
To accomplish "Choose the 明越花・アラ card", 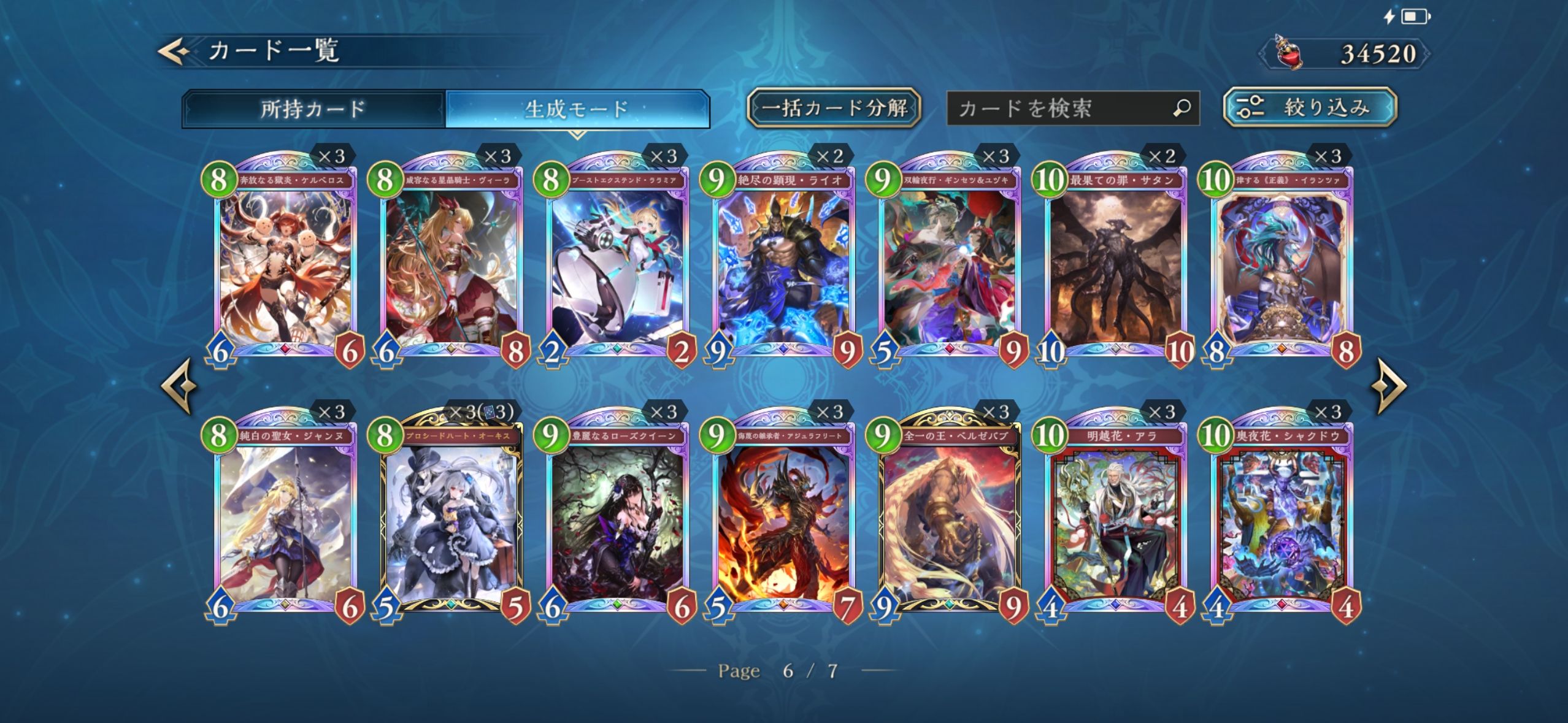I will (1116, 520).
